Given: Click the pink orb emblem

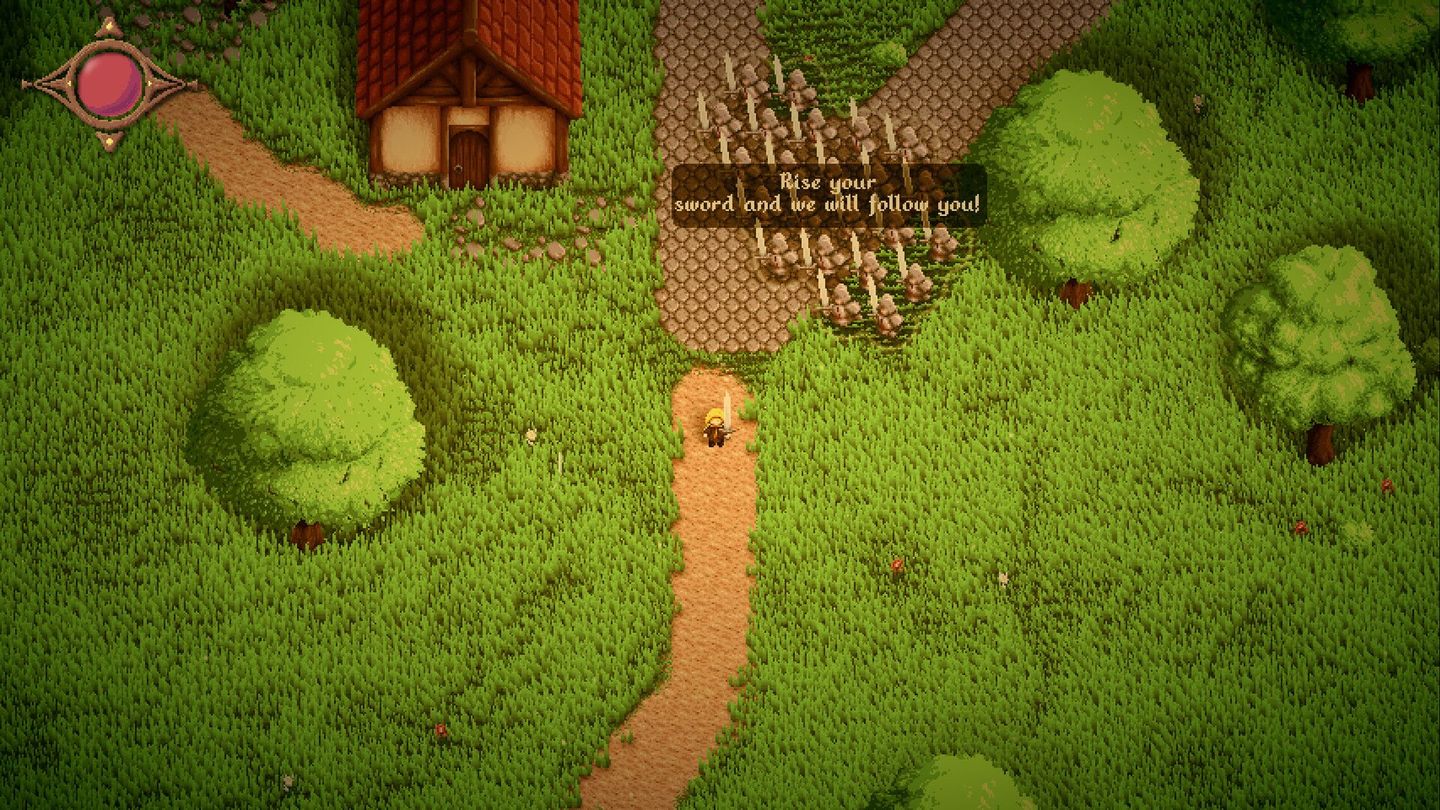Looking at the screenshot, I should point(109,83).
